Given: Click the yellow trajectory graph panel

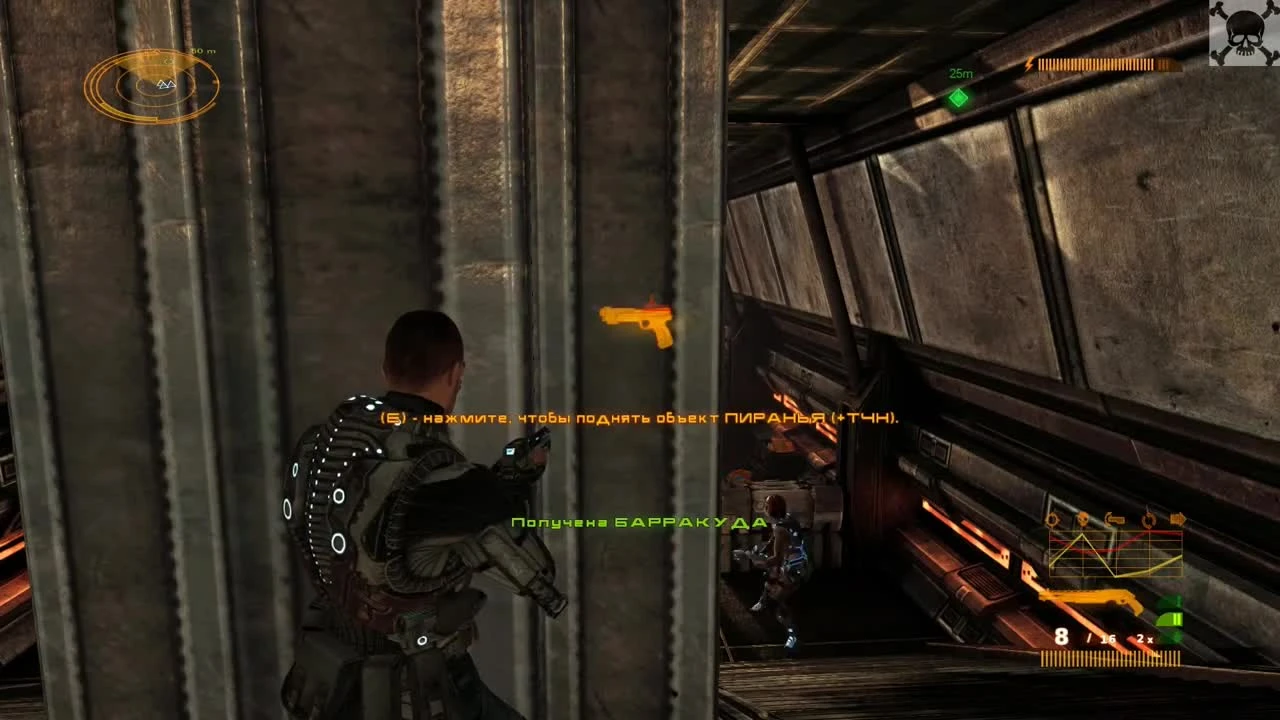Looking at the screenshot, I should [1115, 555].
